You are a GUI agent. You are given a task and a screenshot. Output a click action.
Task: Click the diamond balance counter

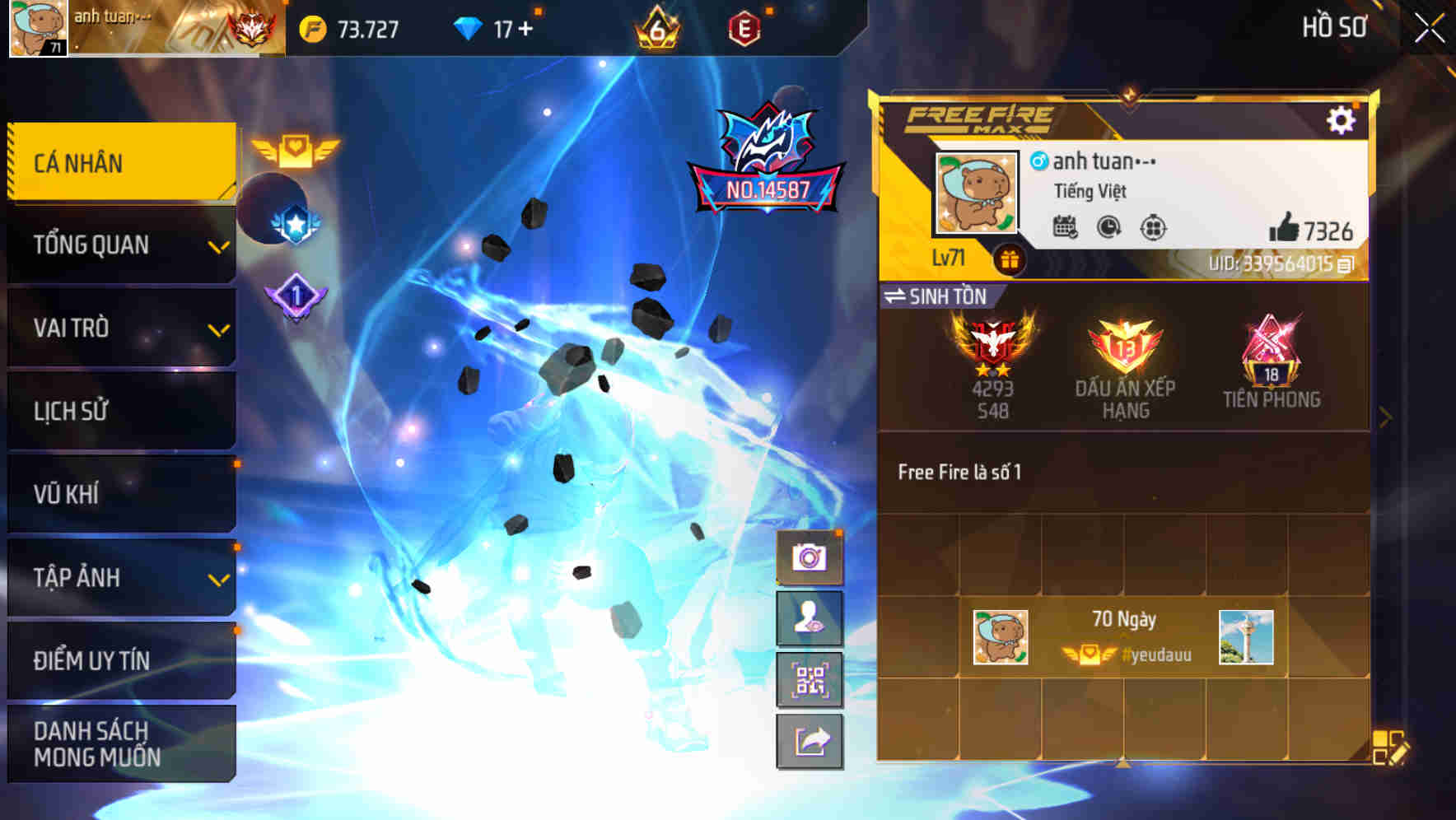[495, 27]
